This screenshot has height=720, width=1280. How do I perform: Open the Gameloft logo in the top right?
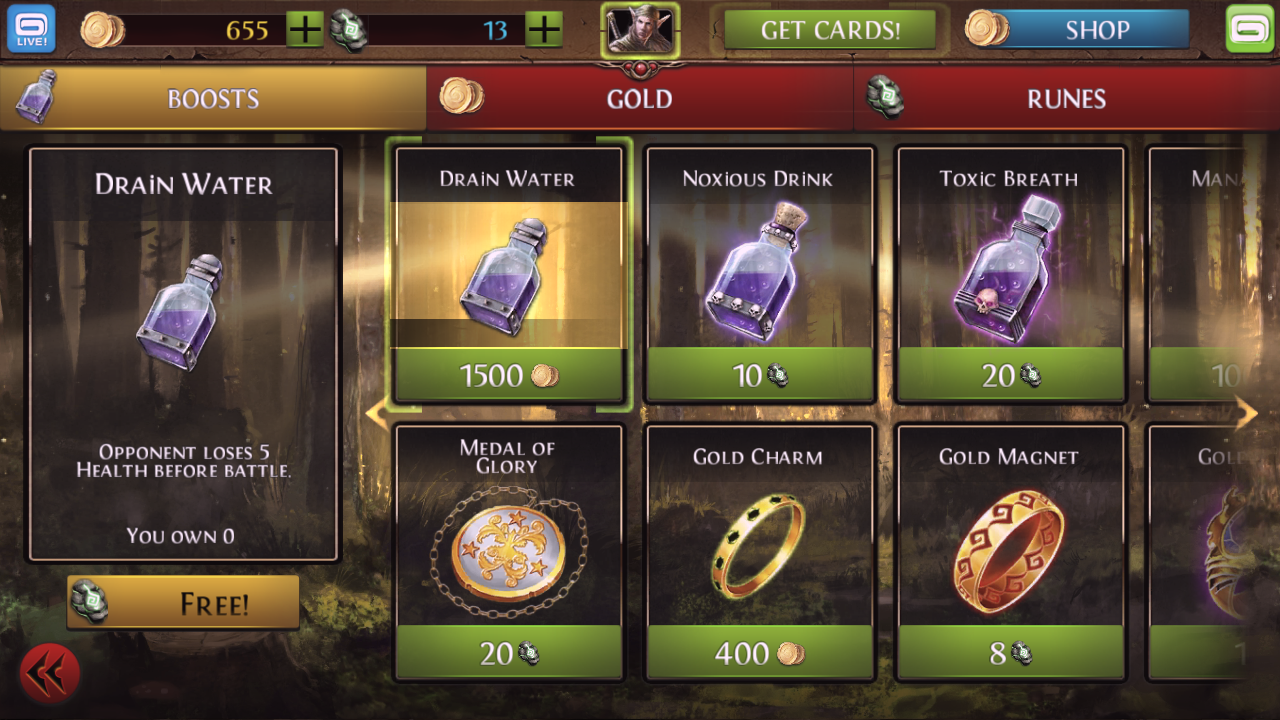pyautogui.click(x=1249, y=28)
